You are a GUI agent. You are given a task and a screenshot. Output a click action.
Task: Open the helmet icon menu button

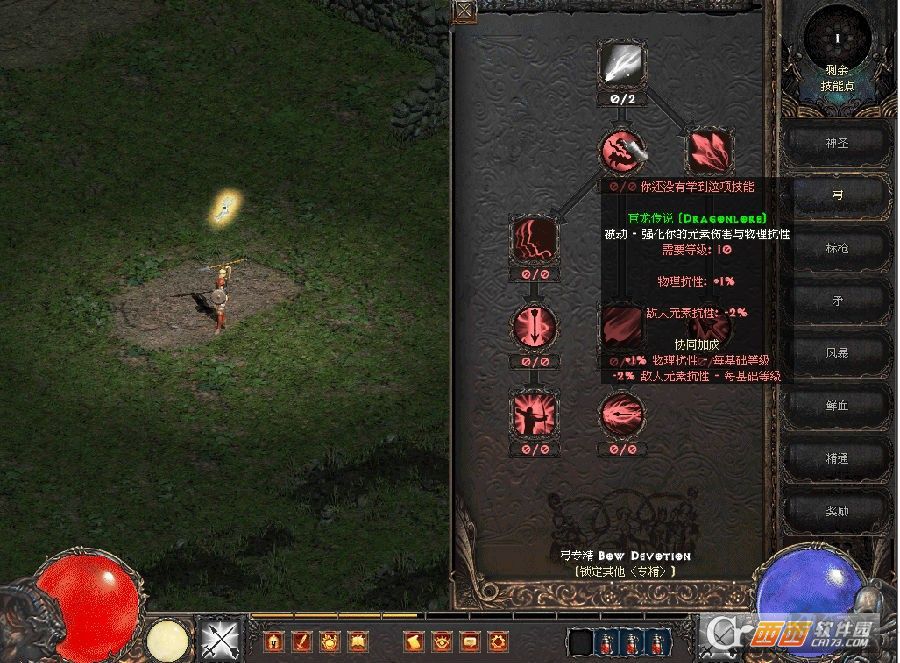point(273,640)
